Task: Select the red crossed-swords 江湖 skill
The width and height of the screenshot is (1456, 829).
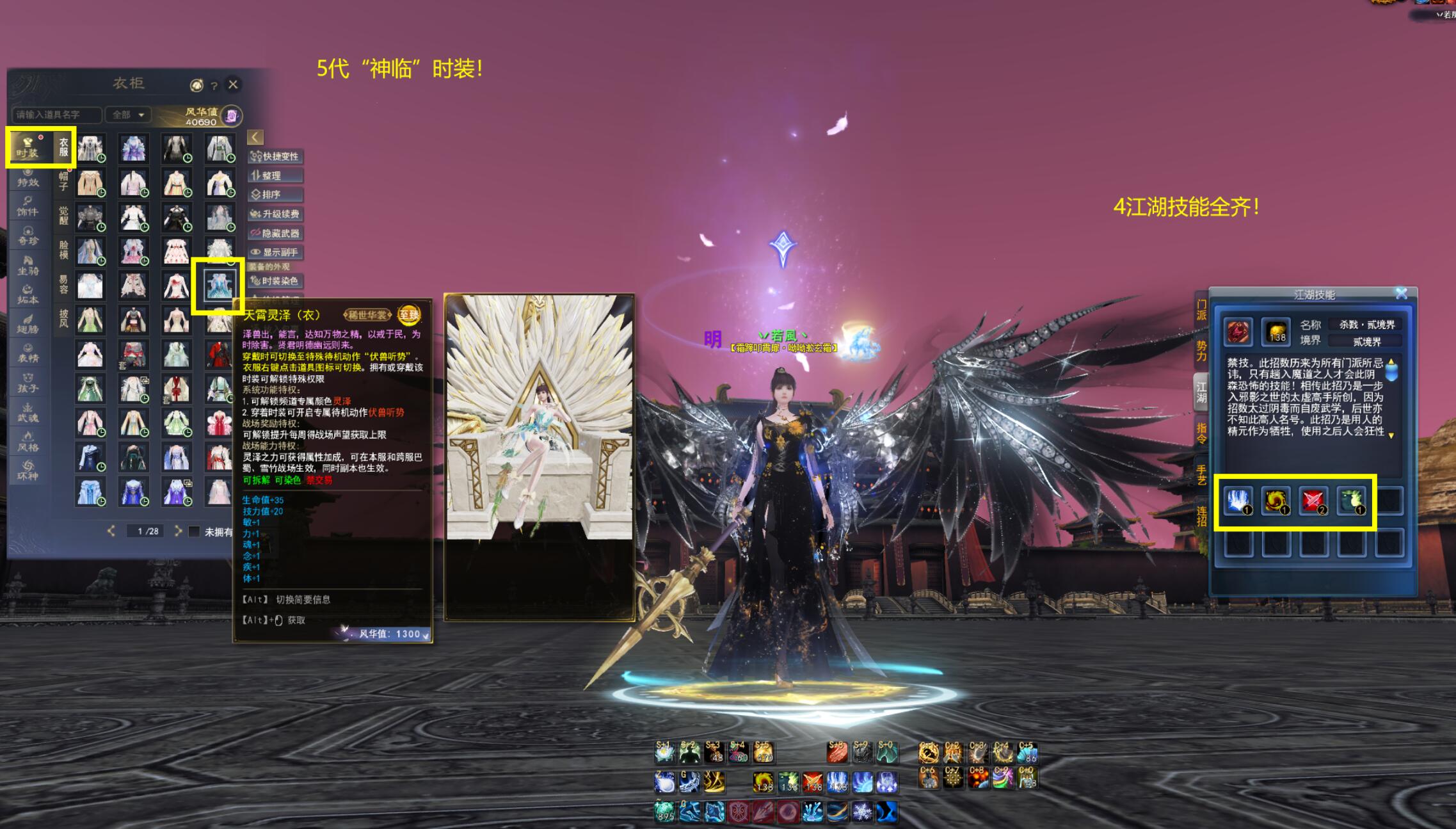Action: 1313,501
